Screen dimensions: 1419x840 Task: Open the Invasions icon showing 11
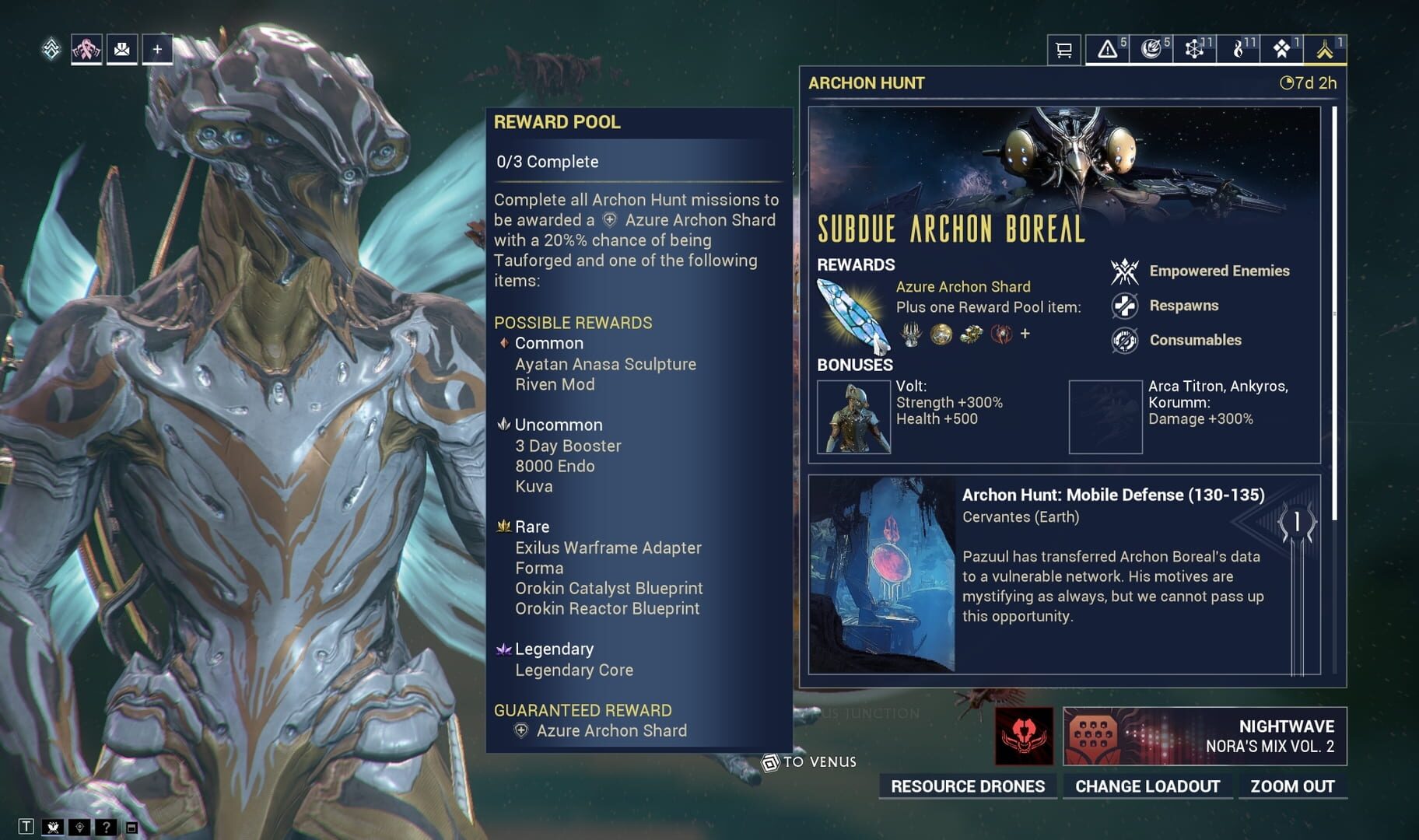click(x=1196, y=48)
